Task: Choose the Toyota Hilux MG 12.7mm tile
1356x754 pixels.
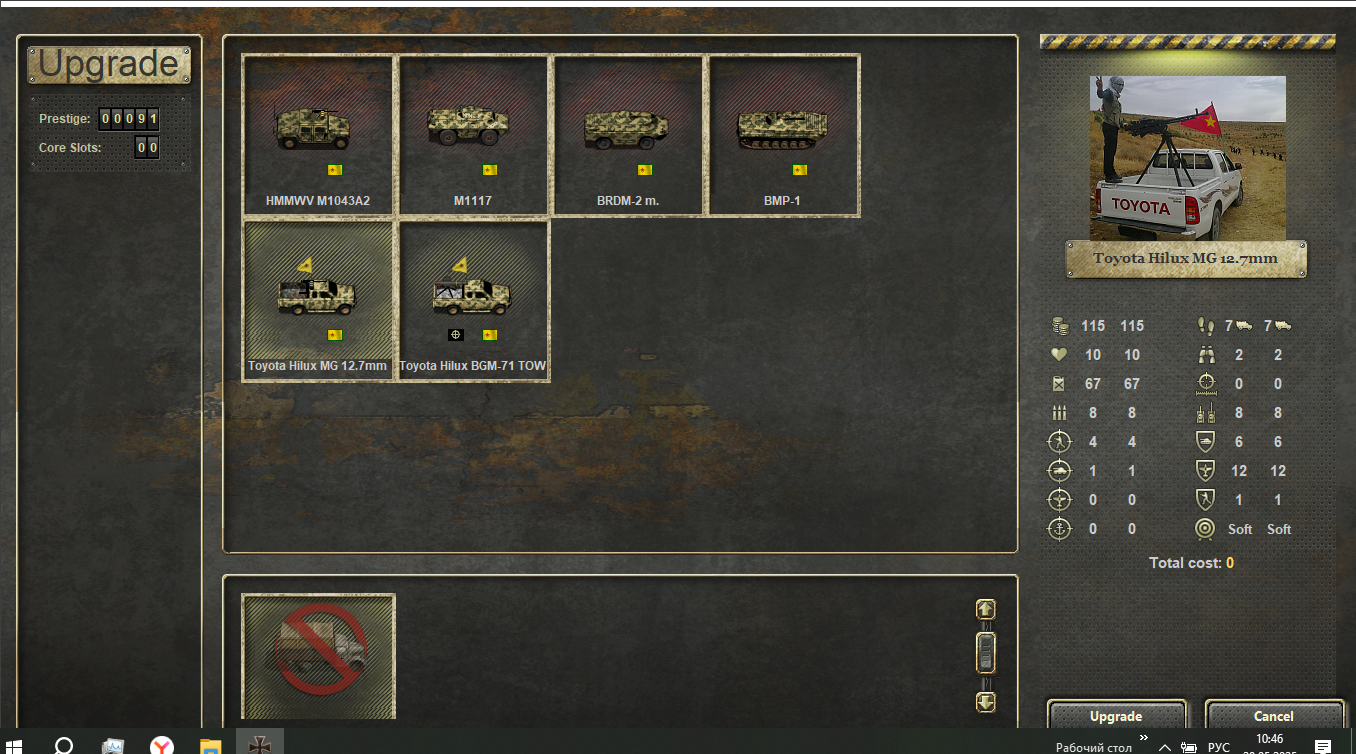Action: tap(318, 300)
